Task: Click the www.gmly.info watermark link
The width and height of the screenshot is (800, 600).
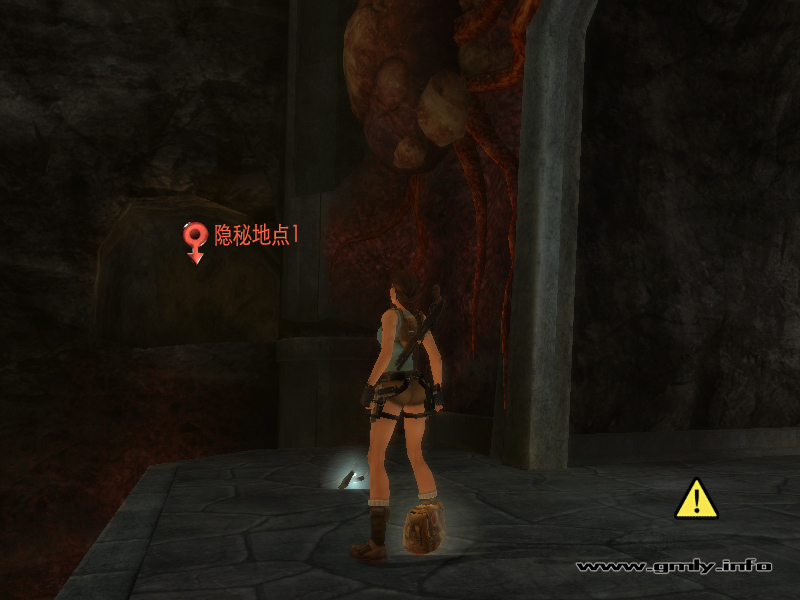Action: 674,566
